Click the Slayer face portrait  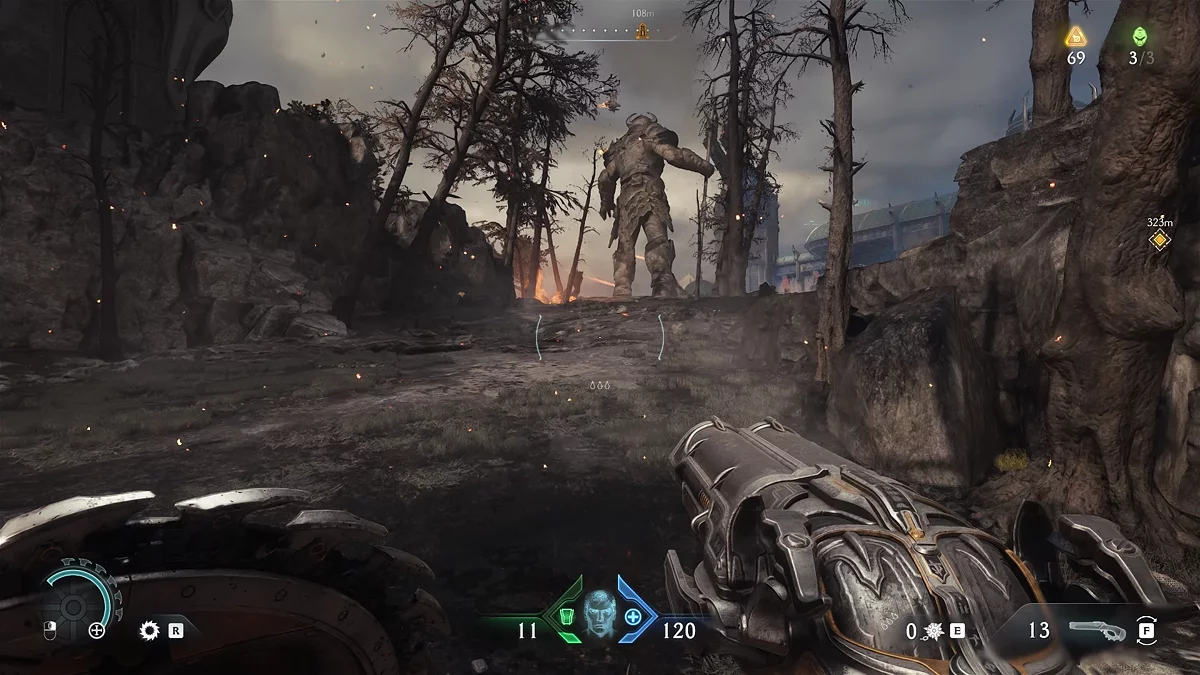600,613
